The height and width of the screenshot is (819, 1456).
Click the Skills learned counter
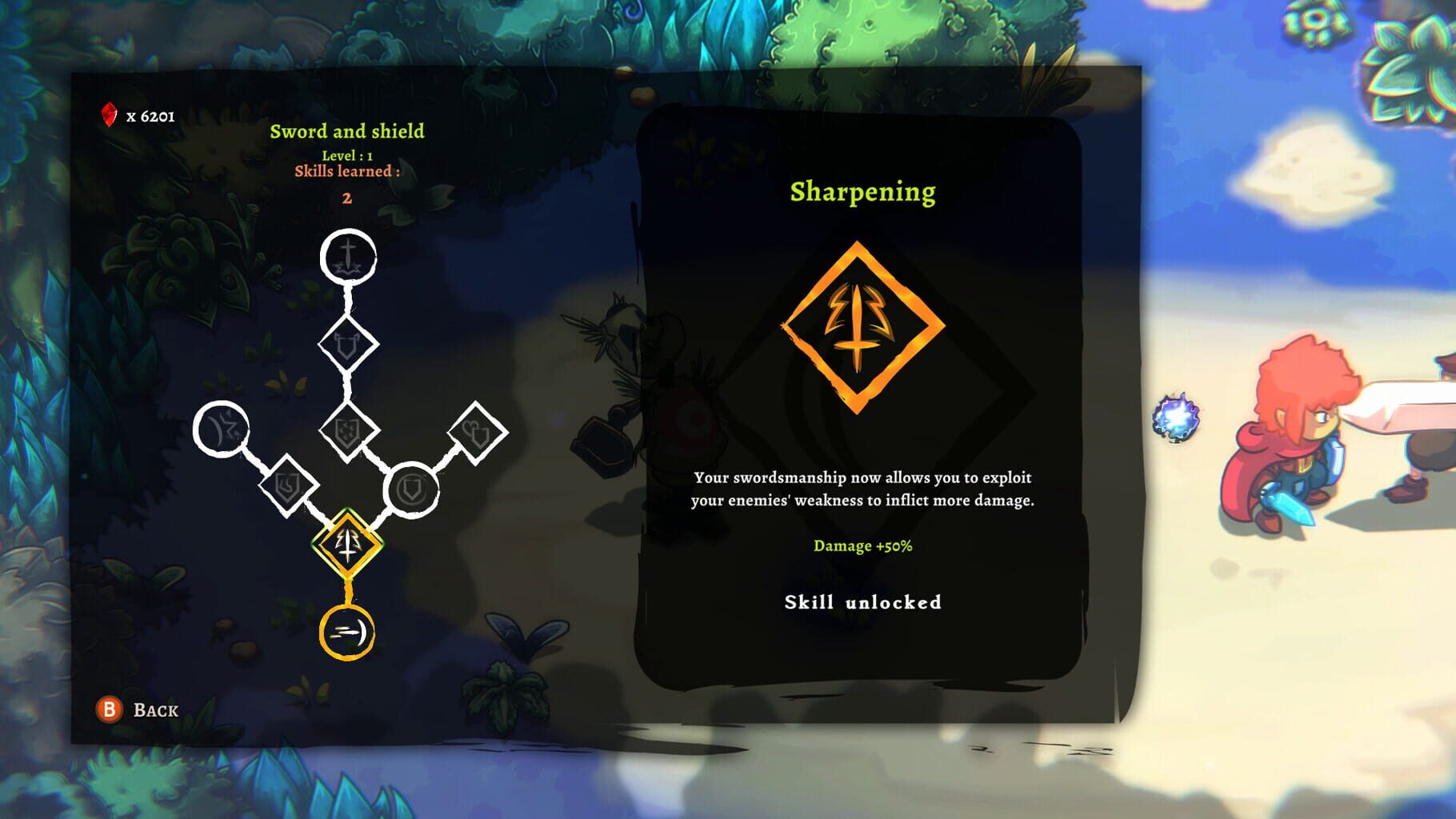tap(350, 170)
